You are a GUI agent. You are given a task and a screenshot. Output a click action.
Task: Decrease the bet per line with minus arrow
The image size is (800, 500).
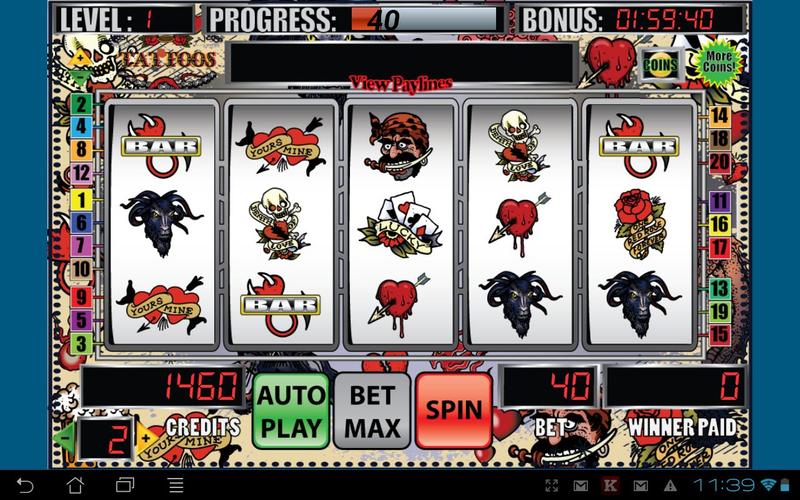(66, 436)
